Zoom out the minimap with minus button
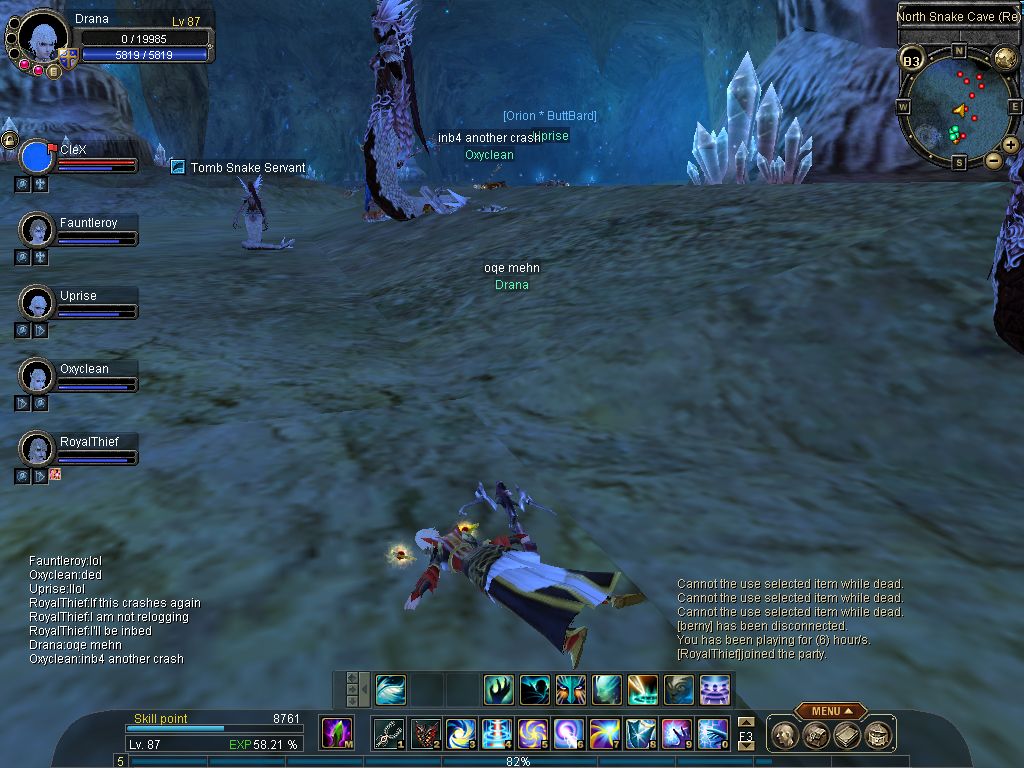 click(x=993, y=160)
